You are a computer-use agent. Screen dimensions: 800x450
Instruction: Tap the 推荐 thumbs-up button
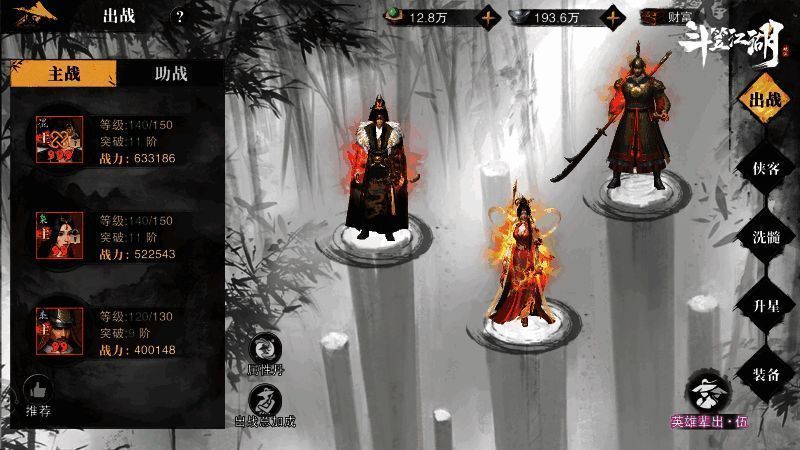[38, 395]
